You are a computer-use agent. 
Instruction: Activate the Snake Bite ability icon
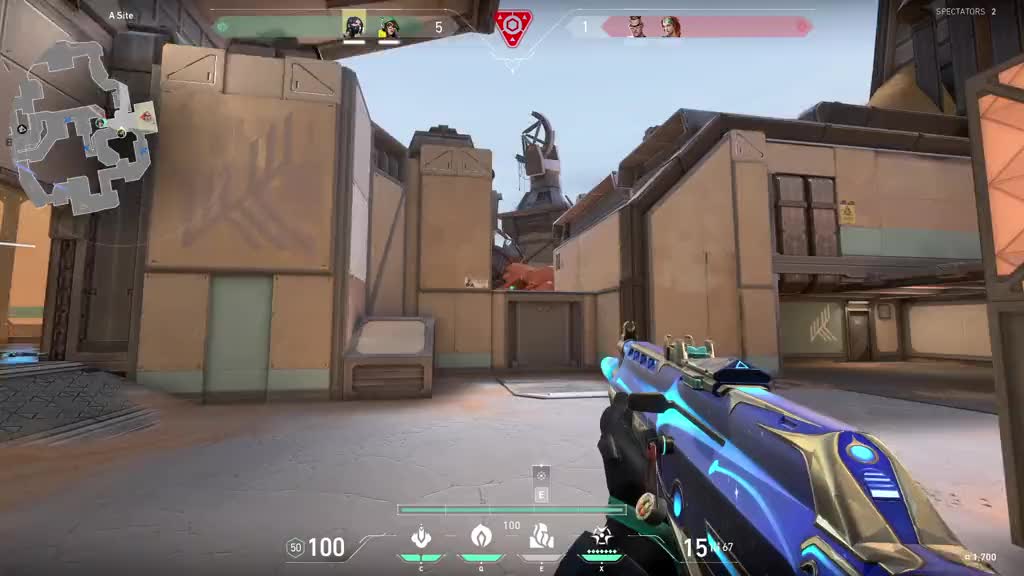(x=421, y=537)
